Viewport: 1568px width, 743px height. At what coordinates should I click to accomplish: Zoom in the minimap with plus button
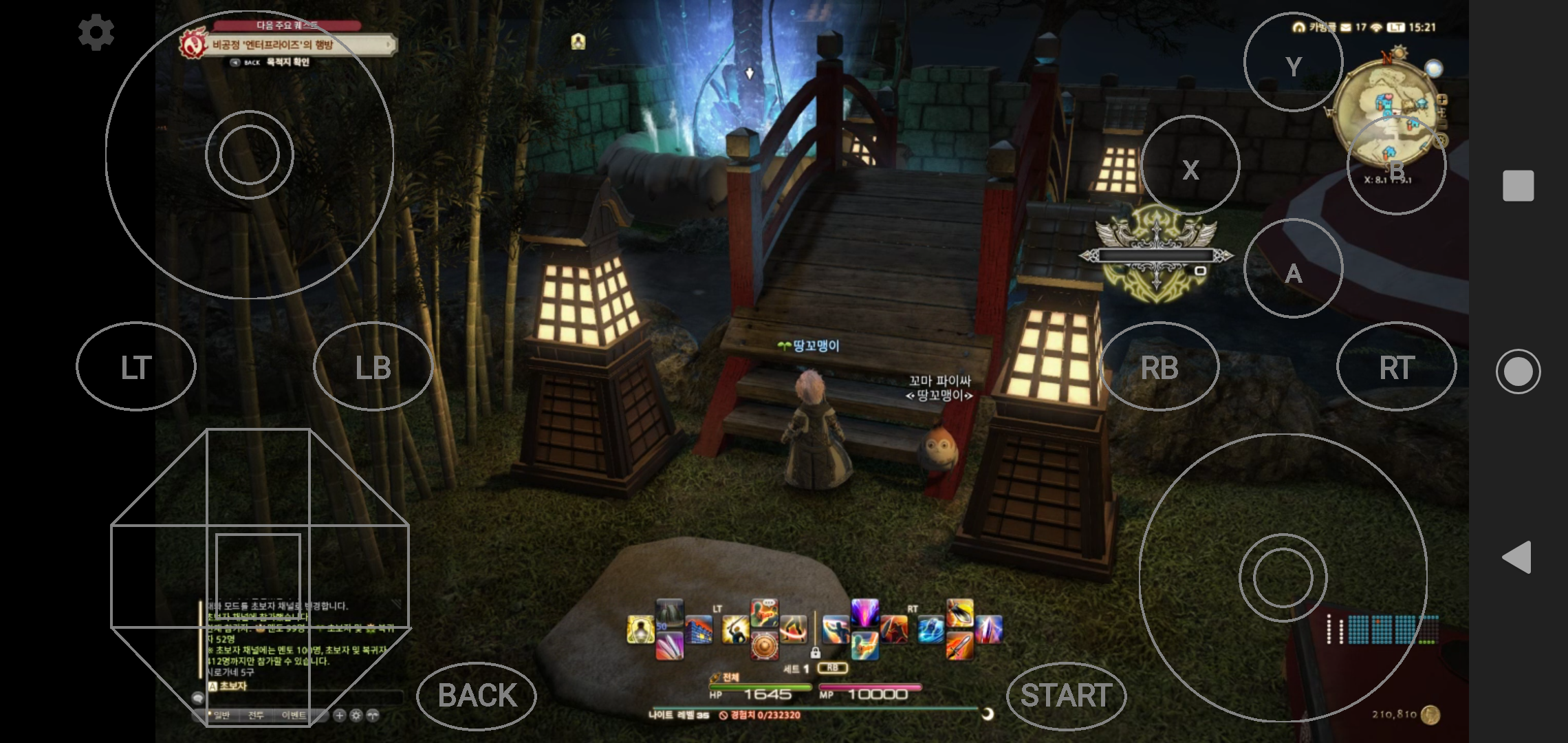point(1441,100)
